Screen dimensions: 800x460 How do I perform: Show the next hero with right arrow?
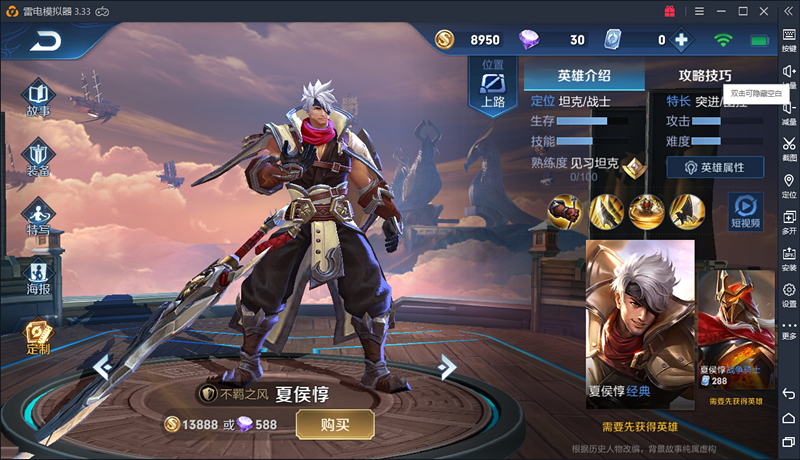pos(447,368)
